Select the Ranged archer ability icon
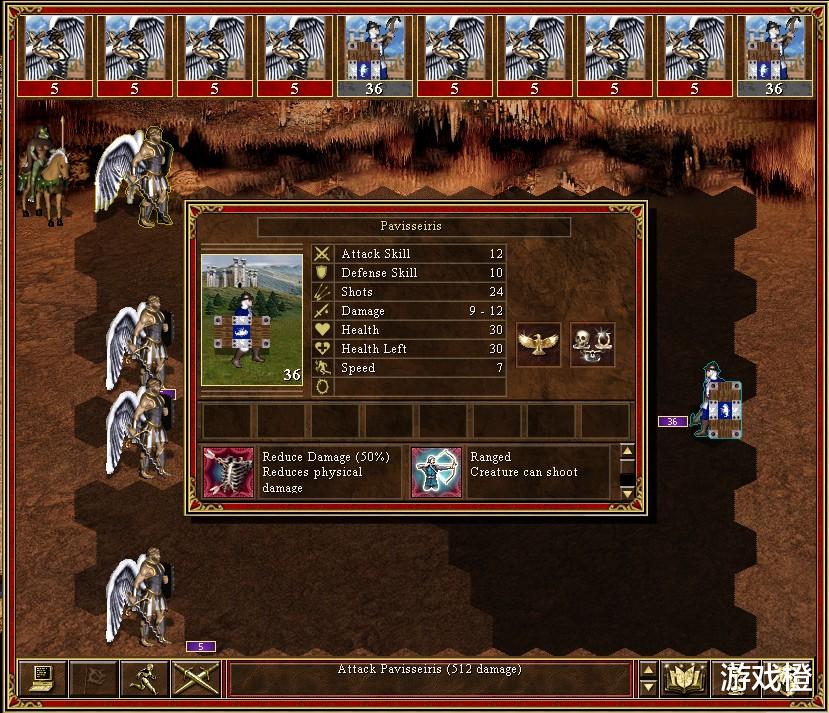Image resolution: width=829 pixels, height=713 pixels. point(436,473)
